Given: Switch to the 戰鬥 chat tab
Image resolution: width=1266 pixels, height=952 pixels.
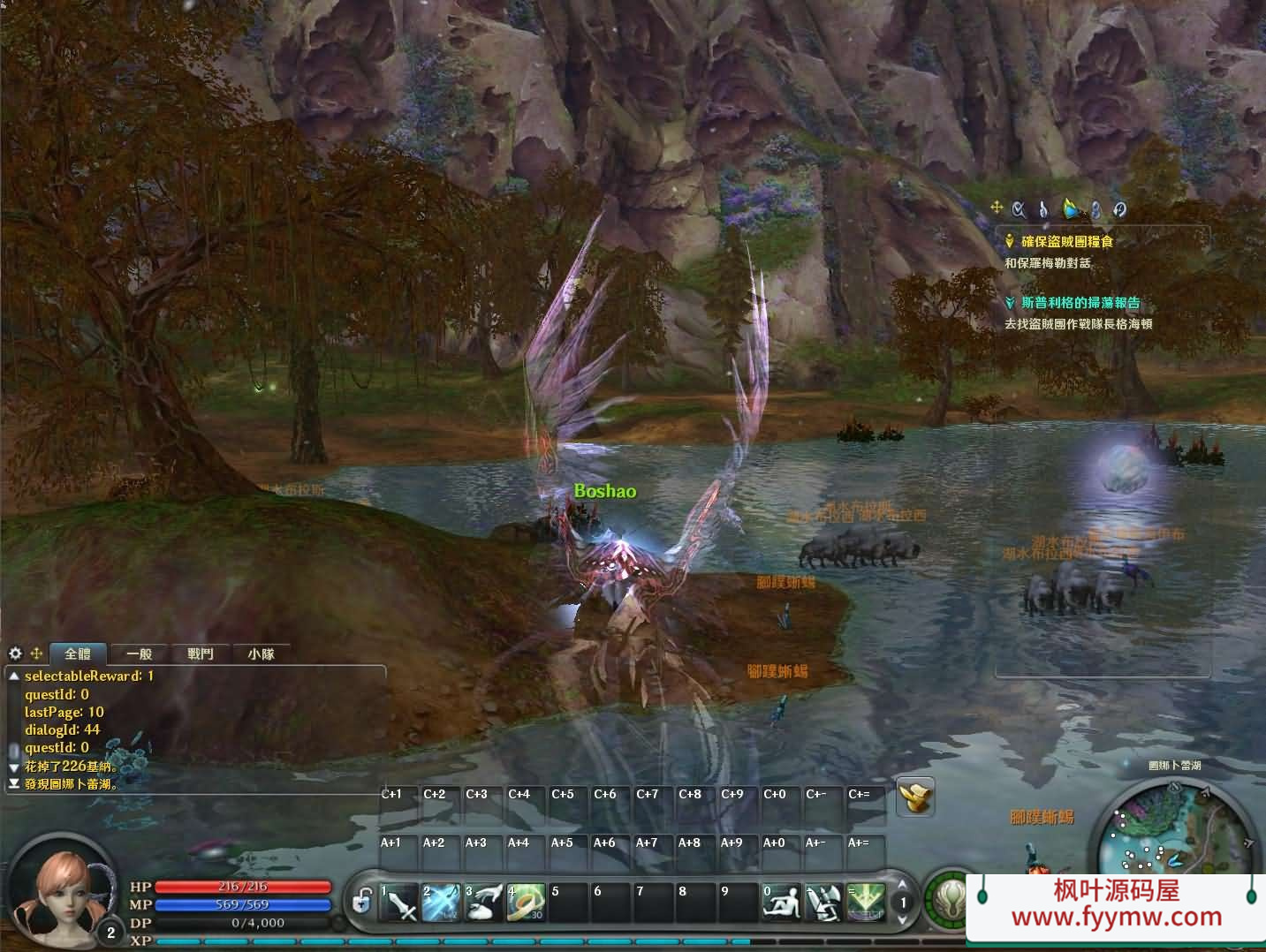Looking at the screenshot, I should tap(201, 654).
